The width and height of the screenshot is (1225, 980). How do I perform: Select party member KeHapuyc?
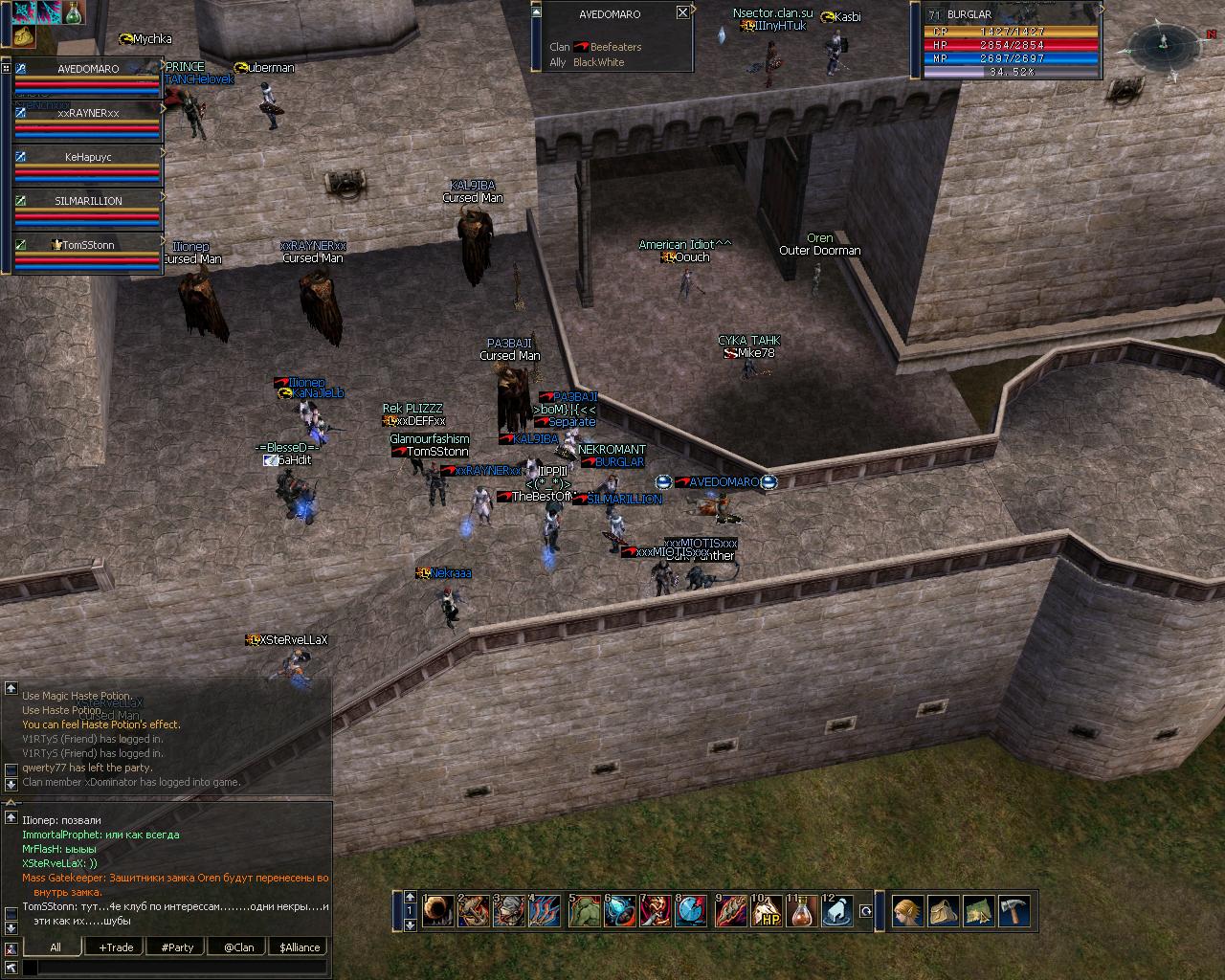[88, 157]
